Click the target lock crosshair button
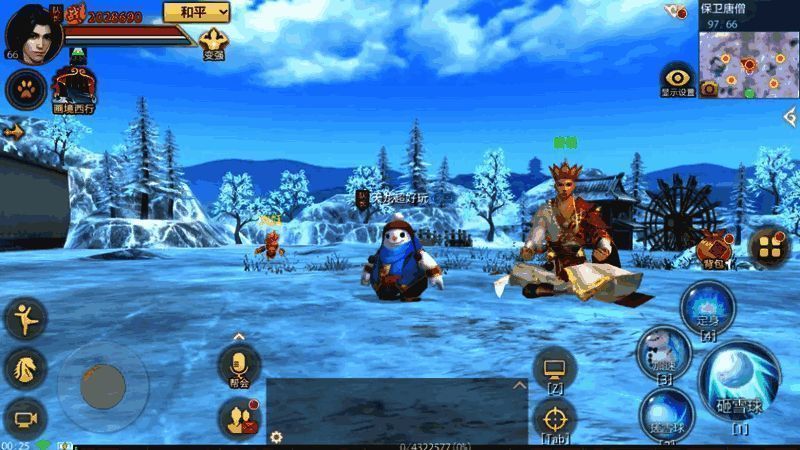800x450 pixels. (554, 418)
